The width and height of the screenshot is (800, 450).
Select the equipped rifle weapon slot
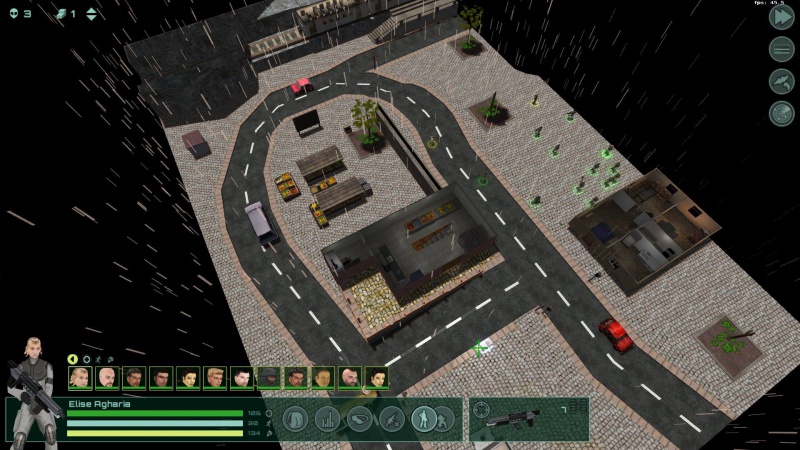click(520, 421)
